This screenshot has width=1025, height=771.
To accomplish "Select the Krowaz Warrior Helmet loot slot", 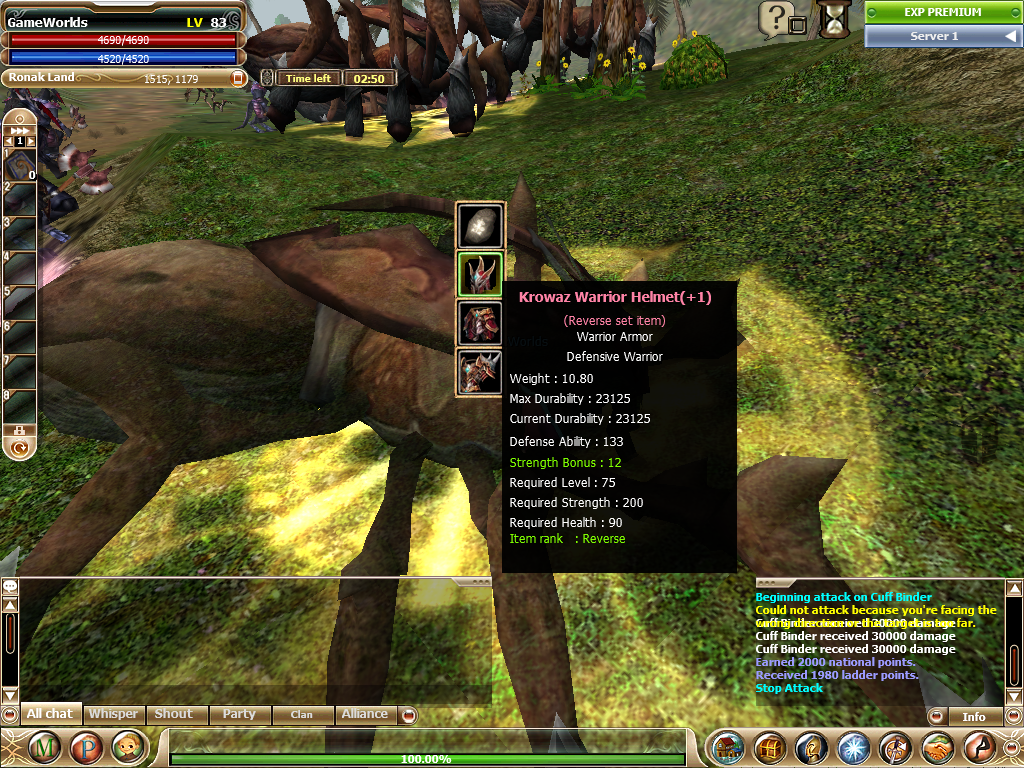I will tap(480, 275).
